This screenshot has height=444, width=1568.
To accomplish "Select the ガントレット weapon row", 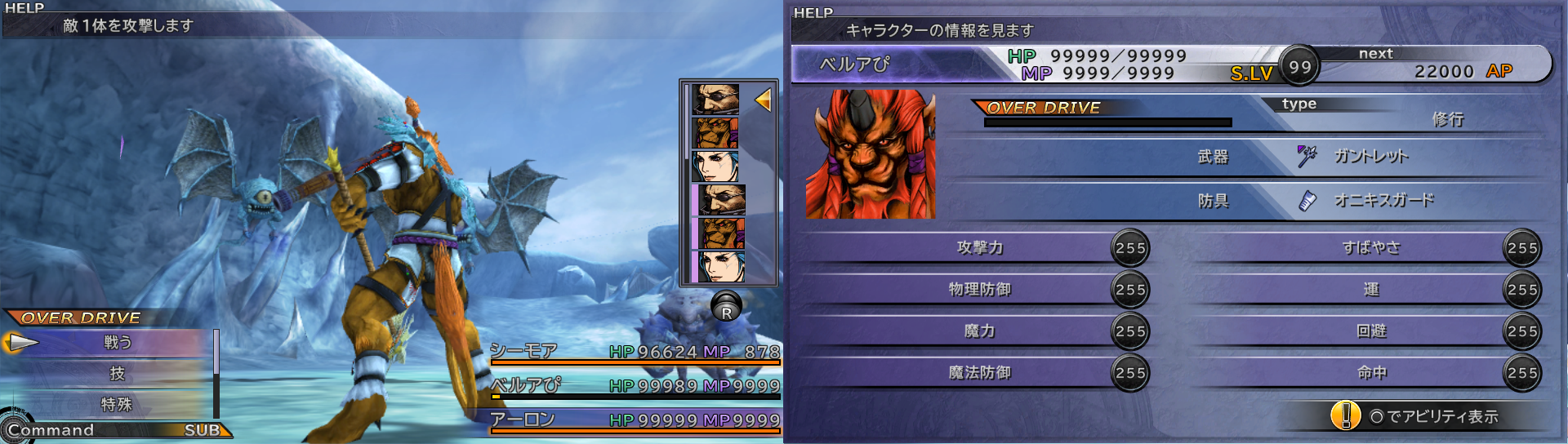I will click(1370, 156).
